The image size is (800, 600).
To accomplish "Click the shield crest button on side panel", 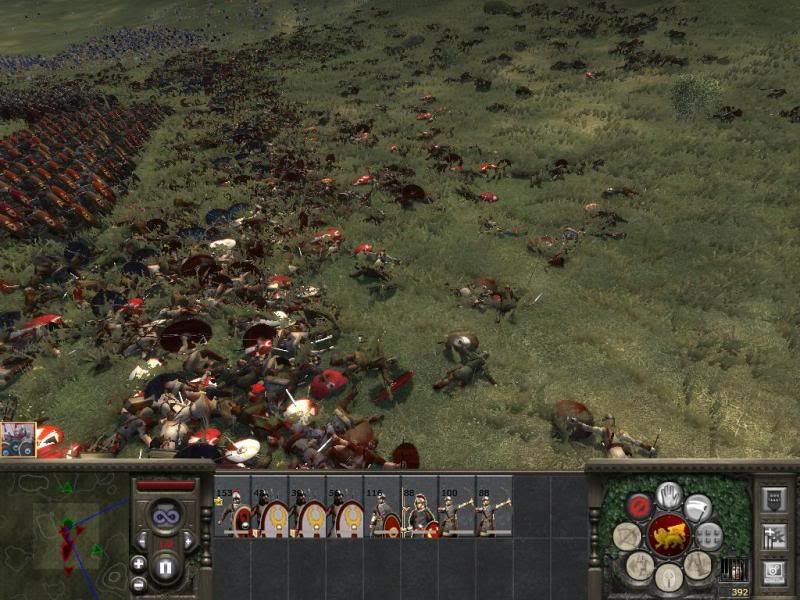I will (x=773, y=500).
